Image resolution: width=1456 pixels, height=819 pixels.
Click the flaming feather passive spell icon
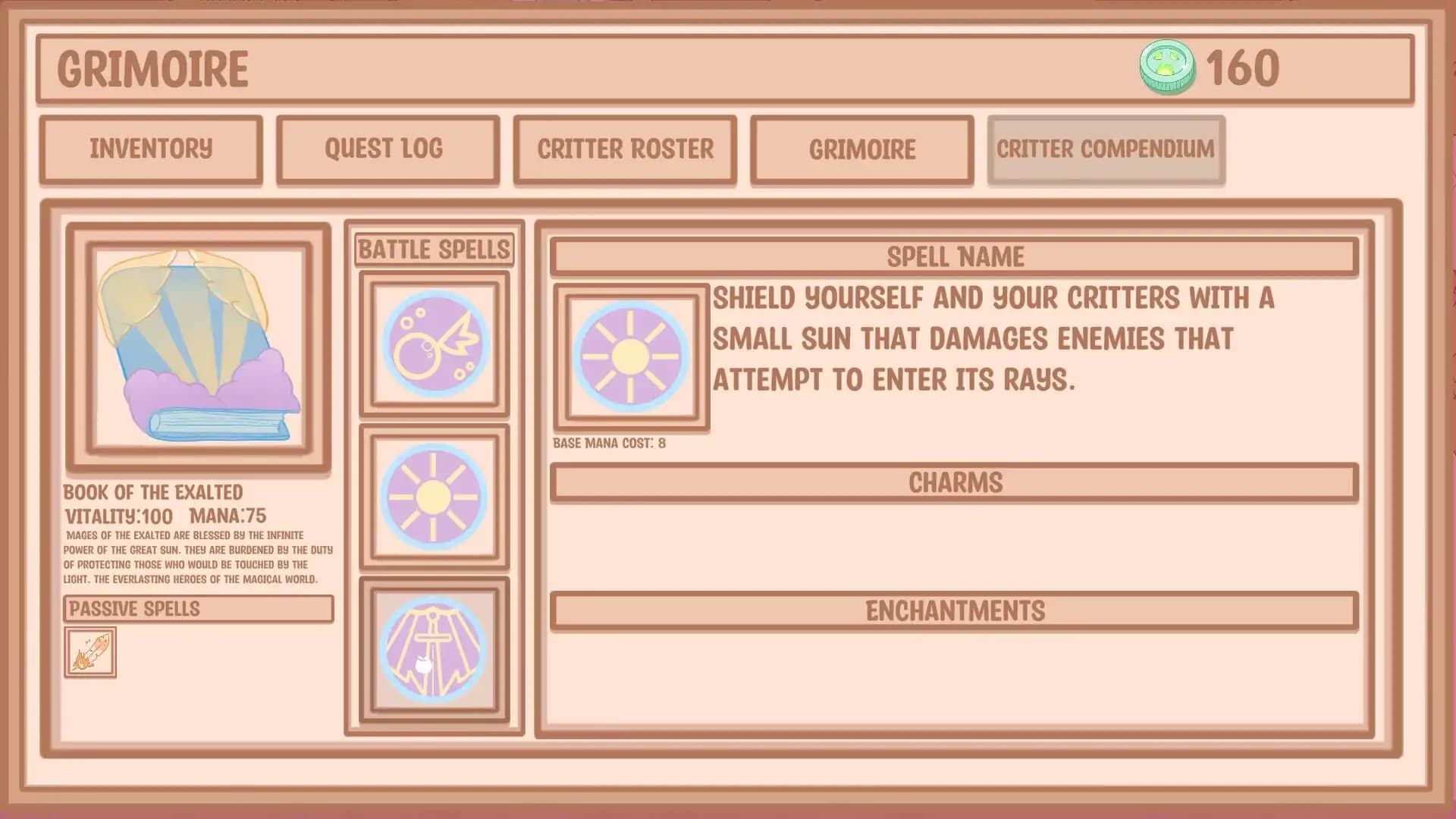pyautogui.click(x=90, y=651)
